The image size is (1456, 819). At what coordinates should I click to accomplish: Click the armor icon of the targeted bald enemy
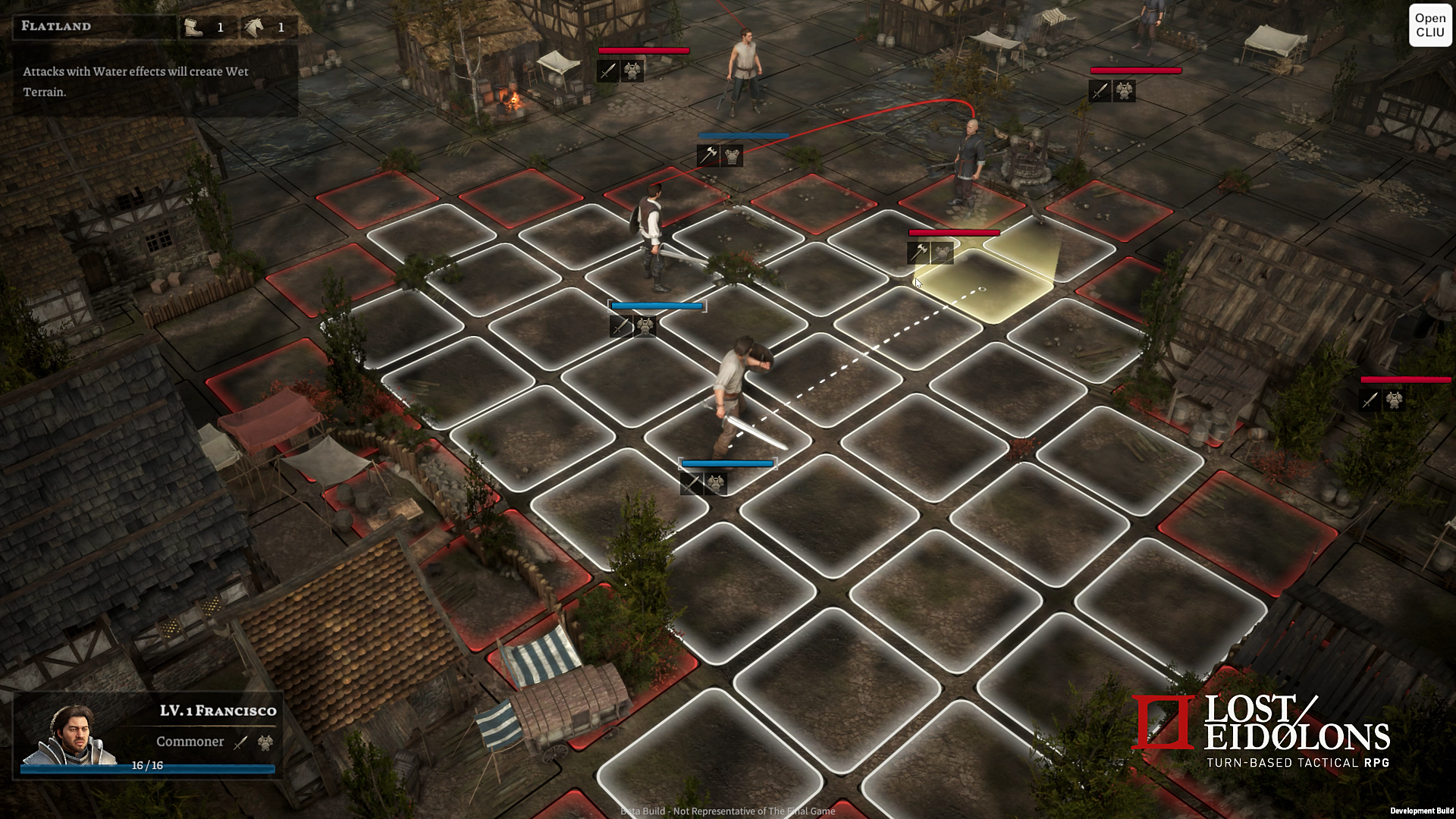(942, 254)
